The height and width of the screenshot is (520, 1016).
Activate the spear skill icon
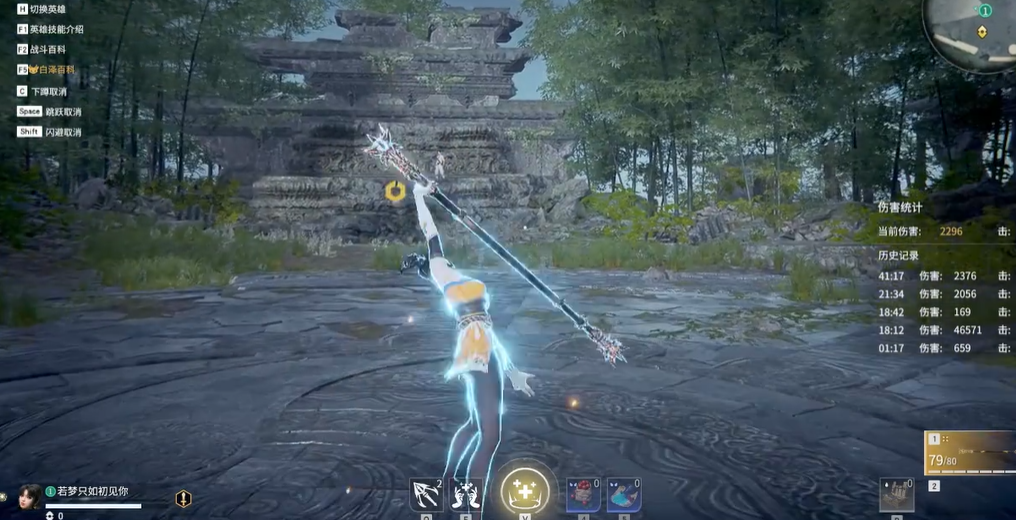click(427, 494)
